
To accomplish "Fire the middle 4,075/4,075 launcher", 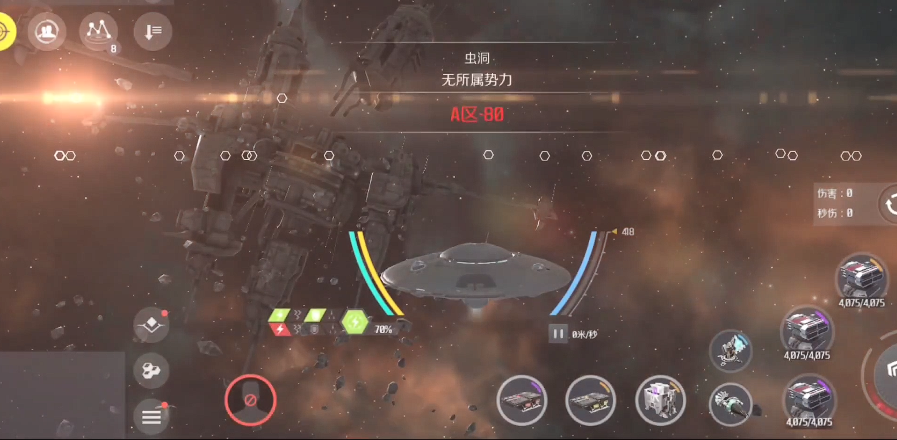I will (808, 329).
